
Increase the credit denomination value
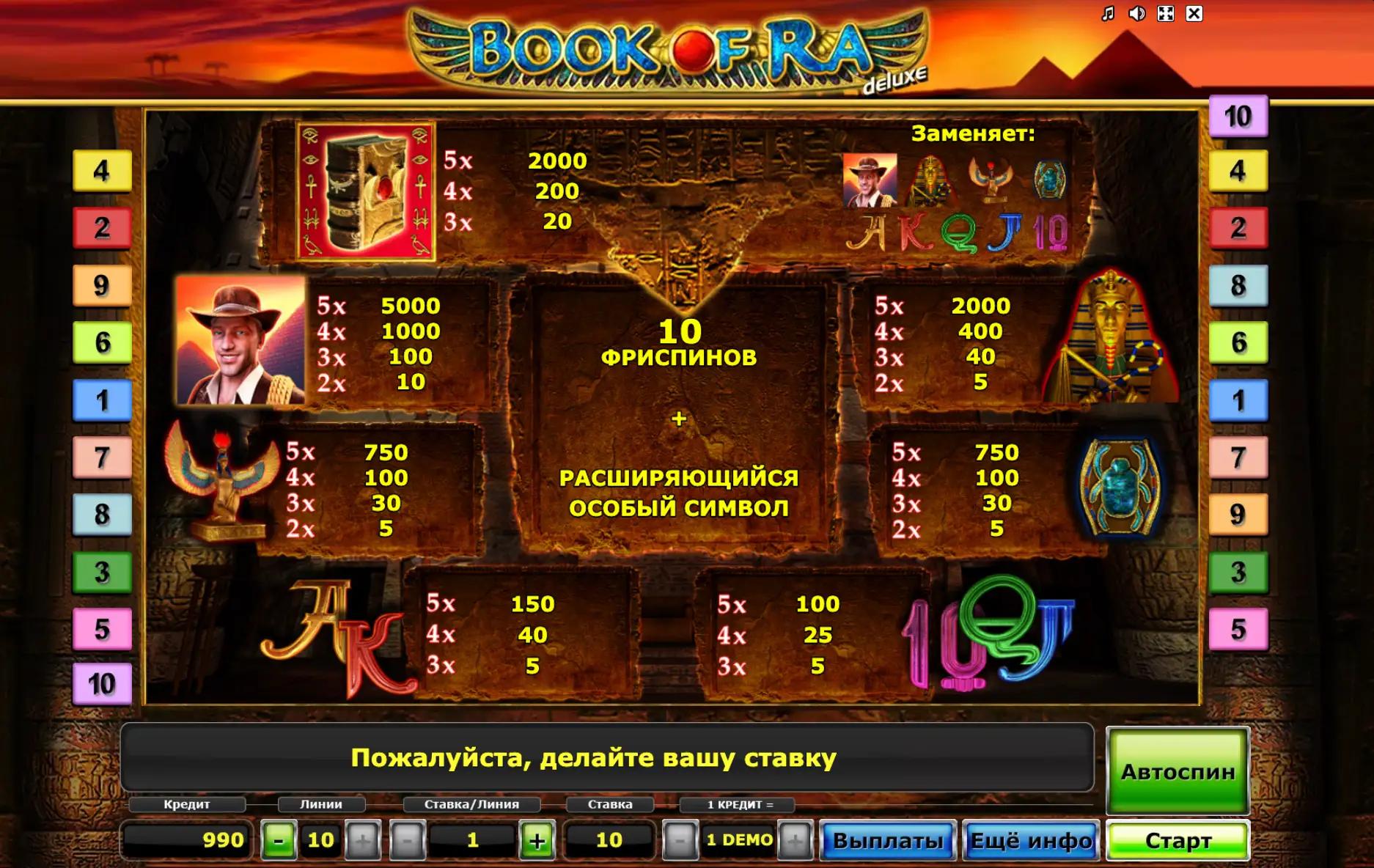(x=795, y=840)
